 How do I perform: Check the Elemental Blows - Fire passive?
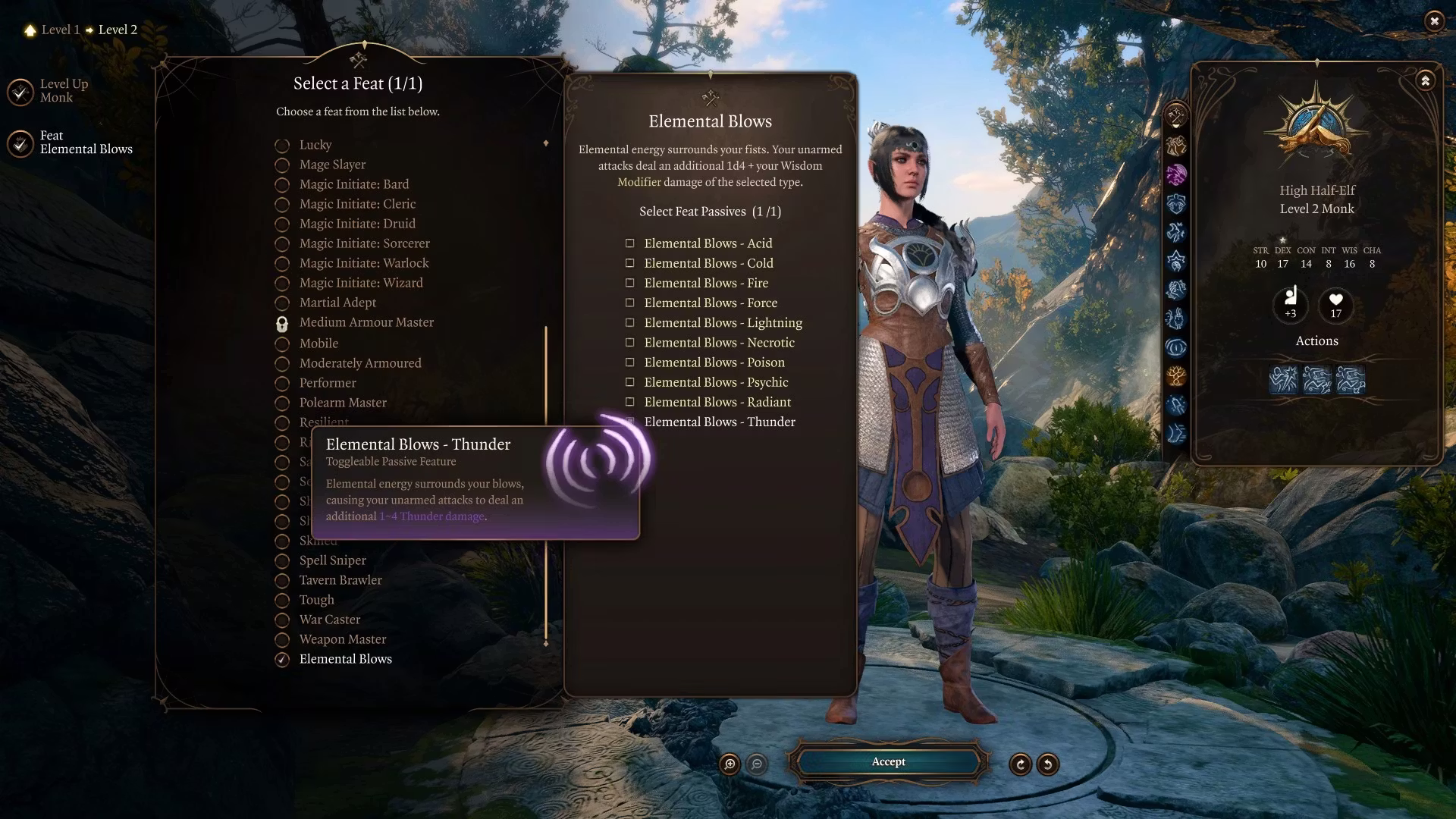(x=629, y=283)
